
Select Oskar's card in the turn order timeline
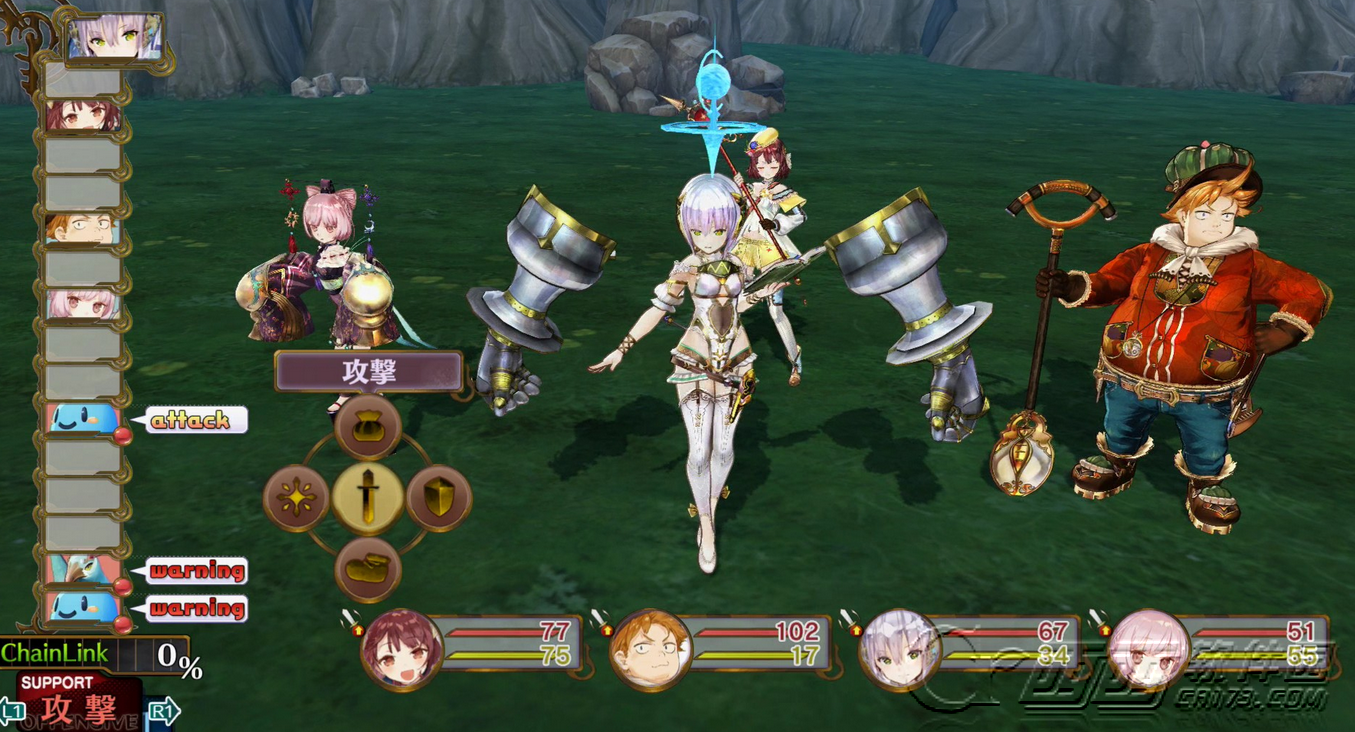[84, 230]
